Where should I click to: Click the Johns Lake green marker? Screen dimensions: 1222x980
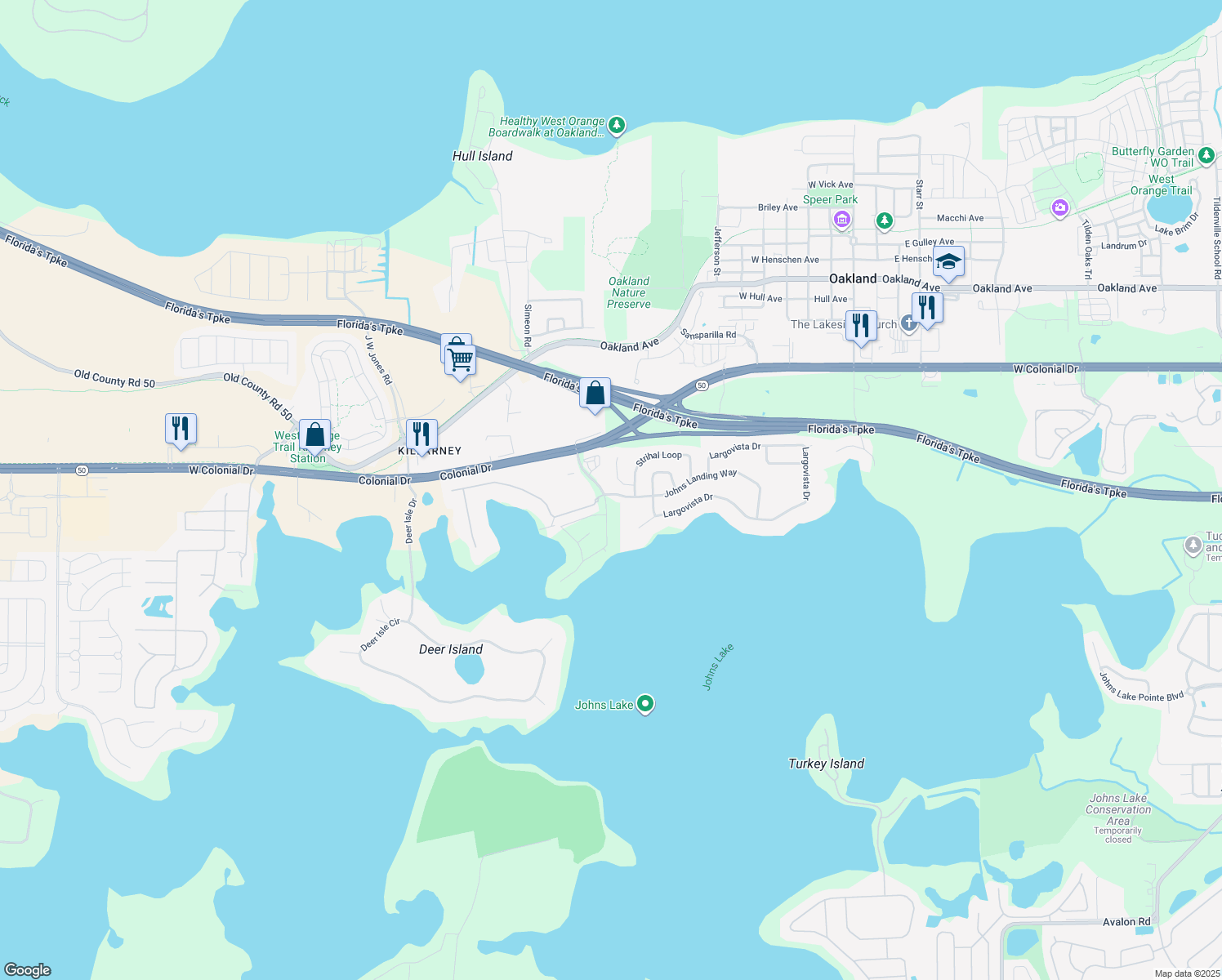[644, 704]
